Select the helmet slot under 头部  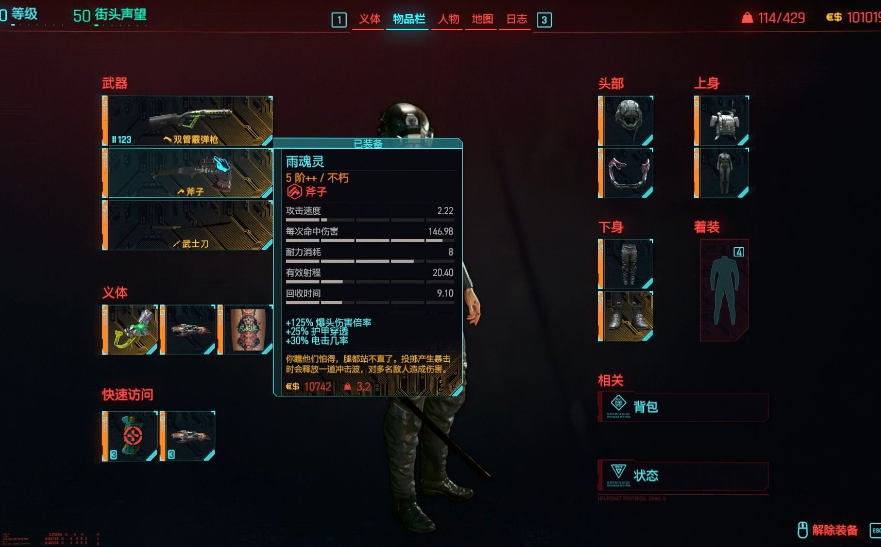click(628, 121)
